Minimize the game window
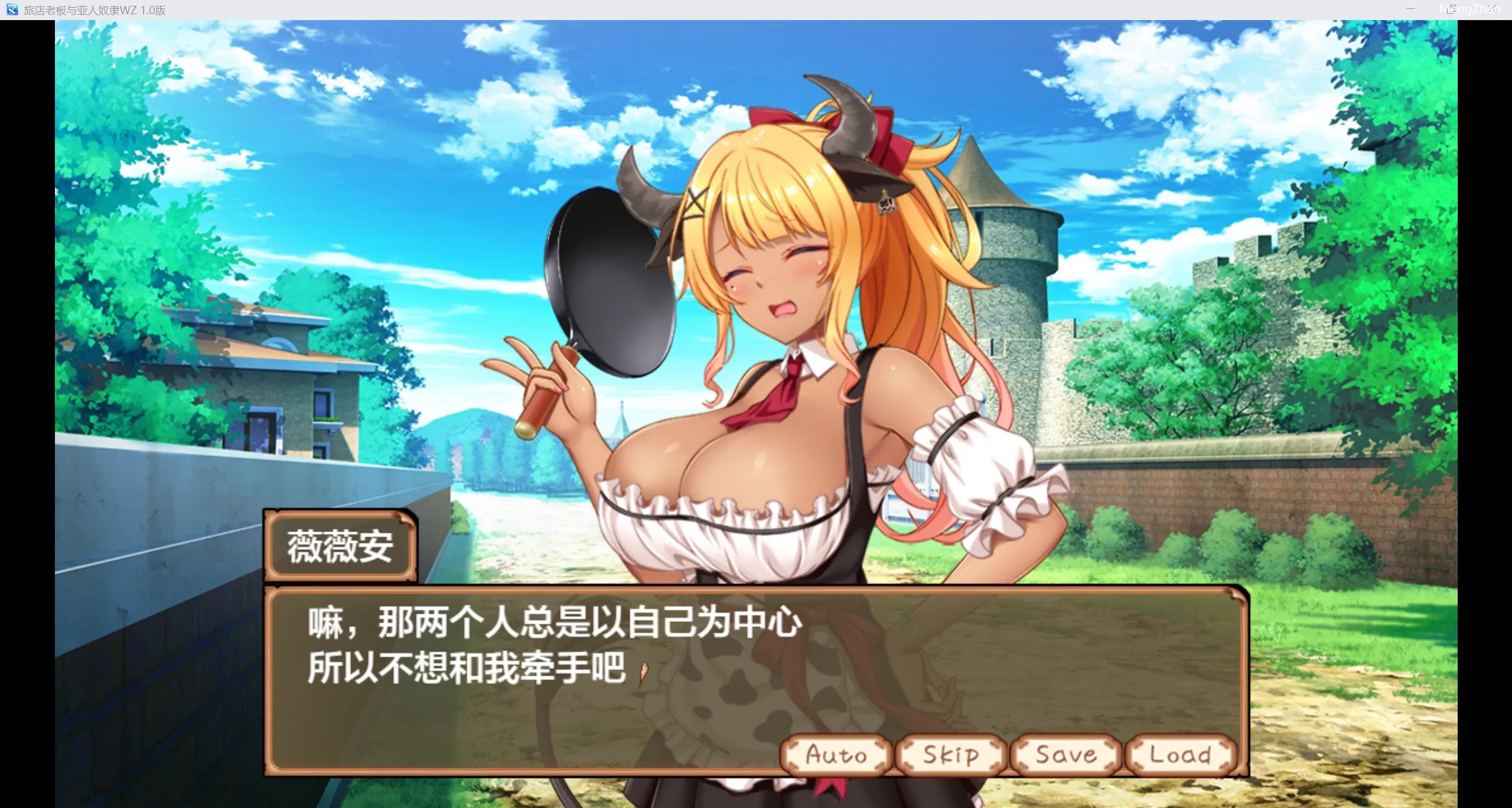 click(x=1410, y=9)
